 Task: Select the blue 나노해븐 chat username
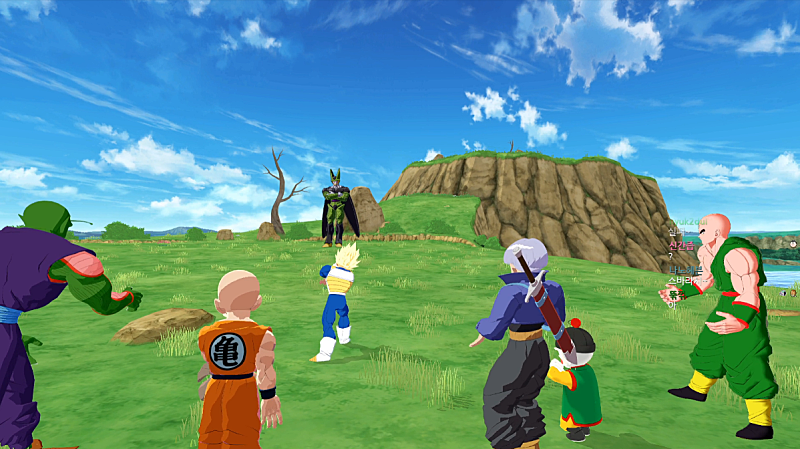click(x=687, y=270)
